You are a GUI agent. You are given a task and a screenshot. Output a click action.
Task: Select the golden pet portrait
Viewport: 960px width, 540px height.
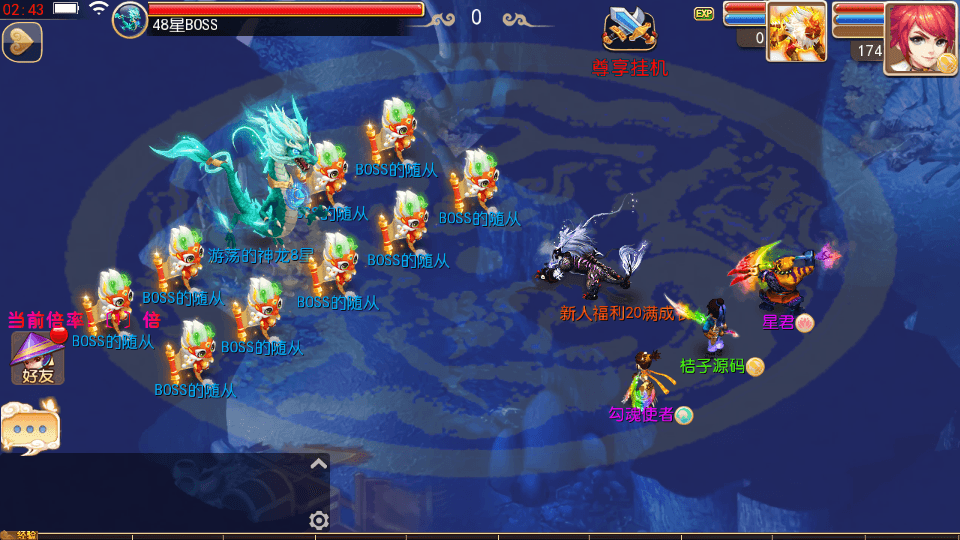coord(796,30)
